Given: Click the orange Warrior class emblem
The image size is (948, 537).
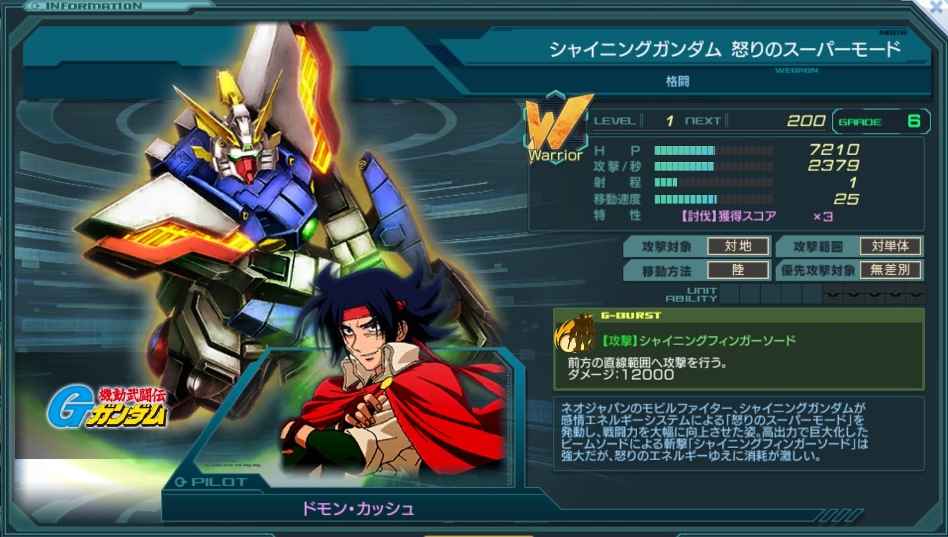Looking at the screenshot, I should pyautogui.click(x=557, y=124).
